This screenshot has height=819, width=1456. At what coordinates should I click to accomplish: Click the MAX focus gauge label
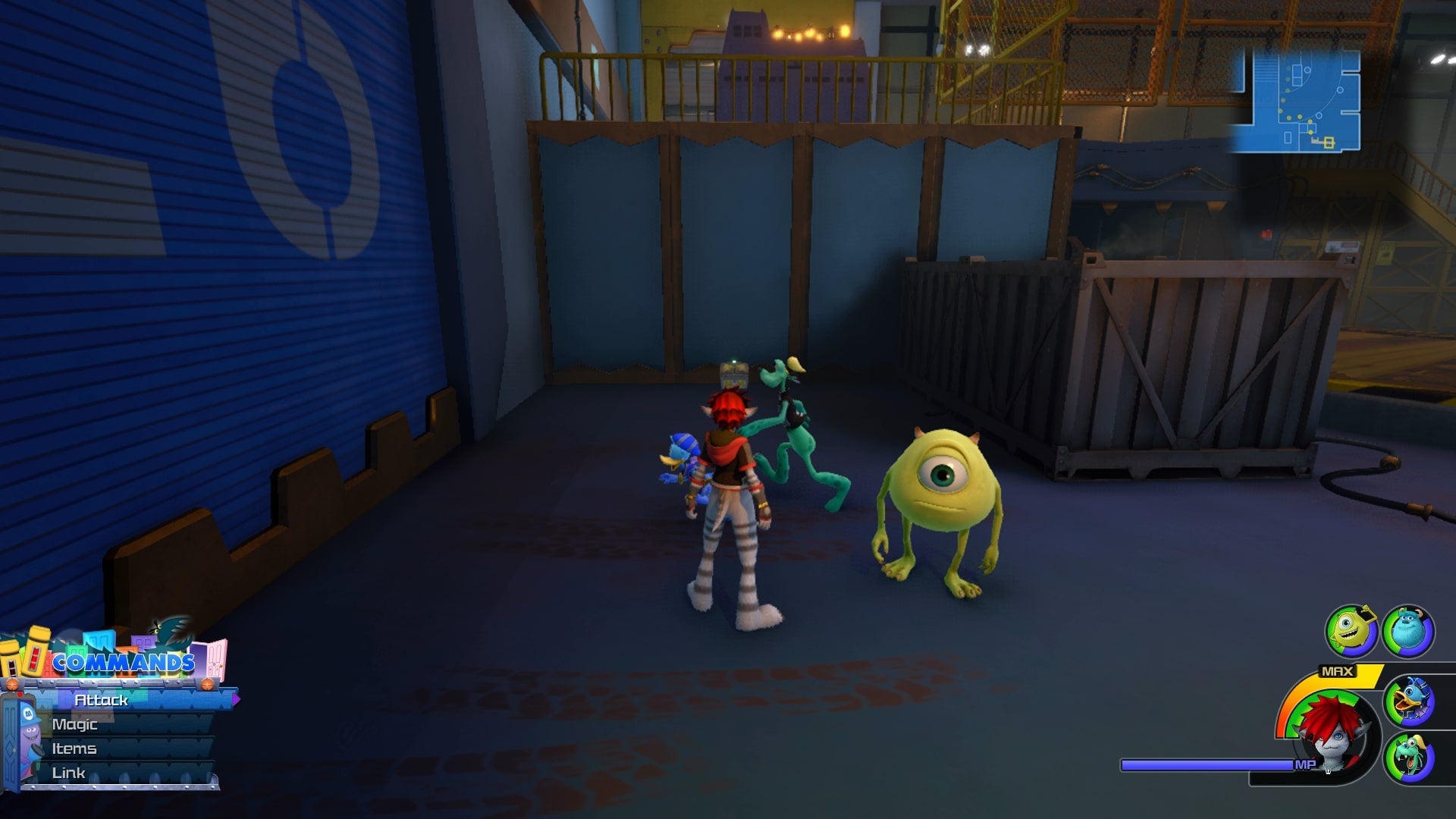coord(1336,671)
